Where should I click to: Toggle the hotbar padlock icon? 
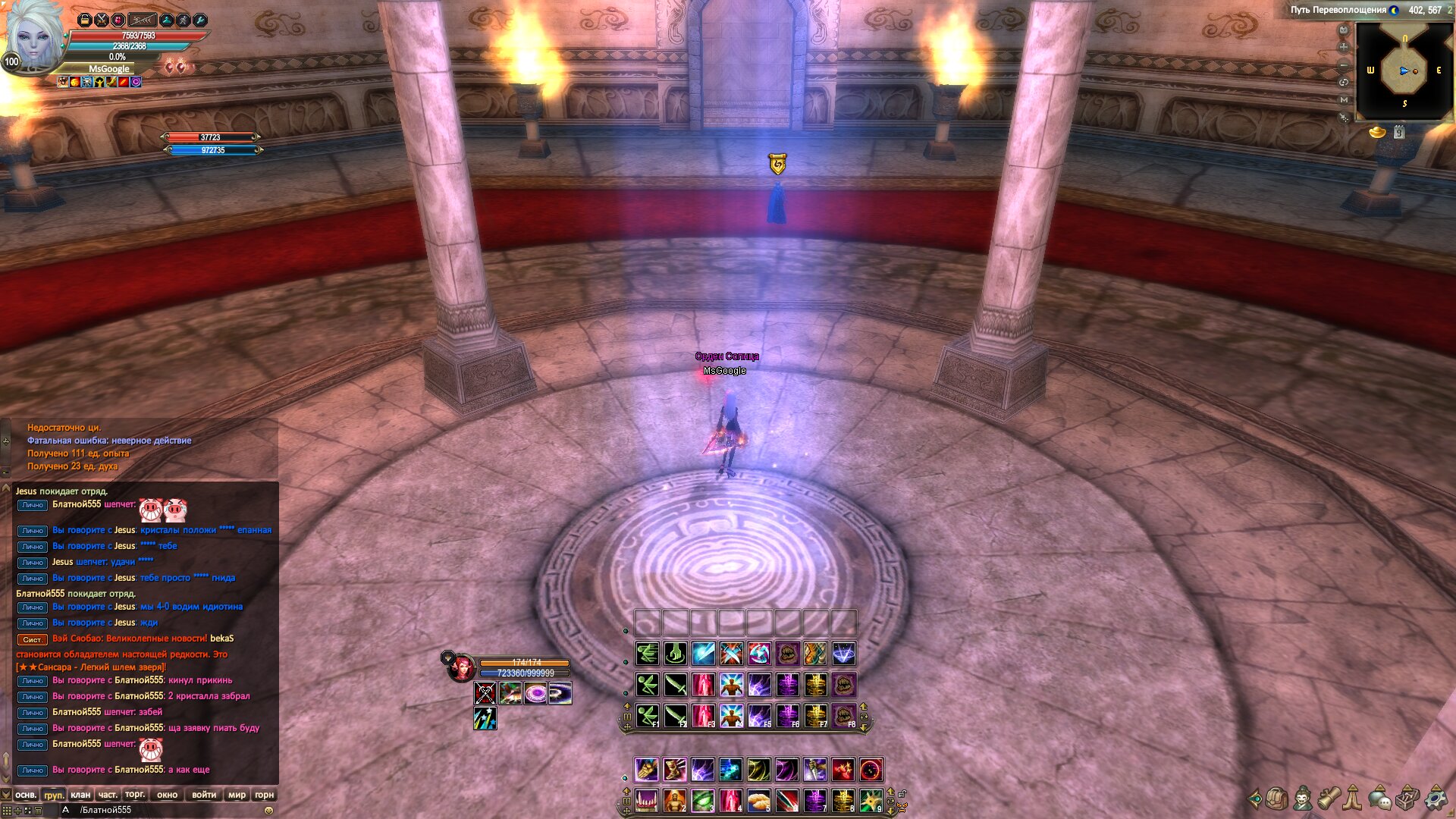click(902, 794)
